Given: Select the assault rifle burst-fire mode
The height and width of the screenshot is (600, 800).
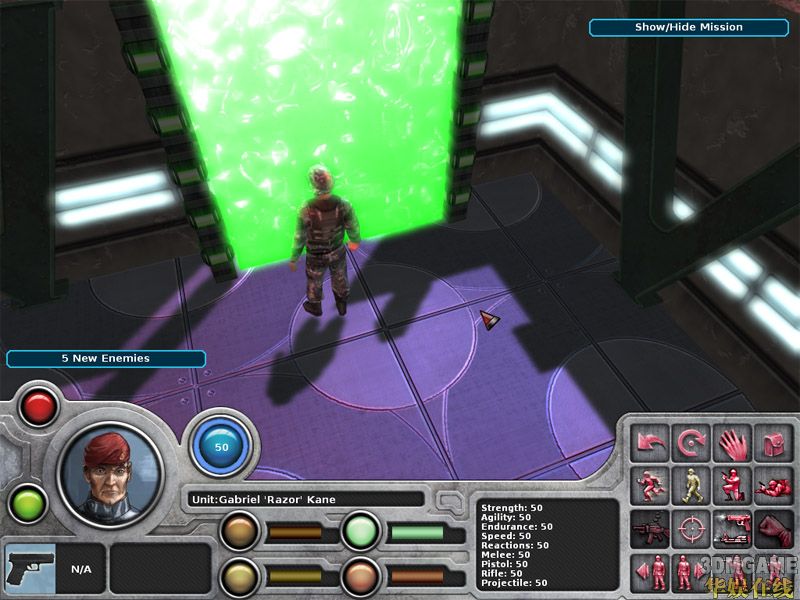Looking at the screenshot, I should coord(650,527).
